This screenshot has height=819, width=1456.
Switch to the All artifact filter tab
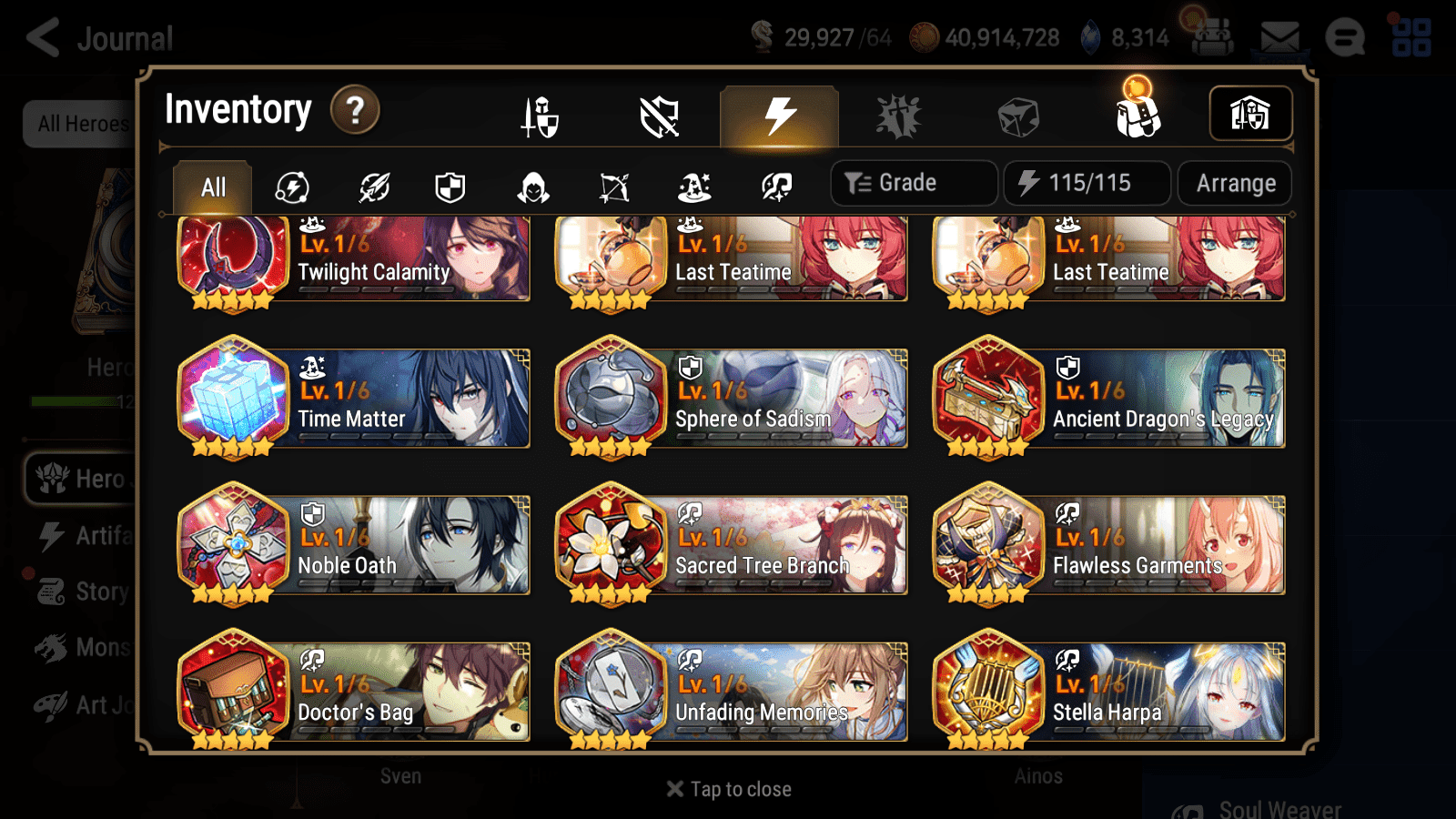(x=212, y=187)
